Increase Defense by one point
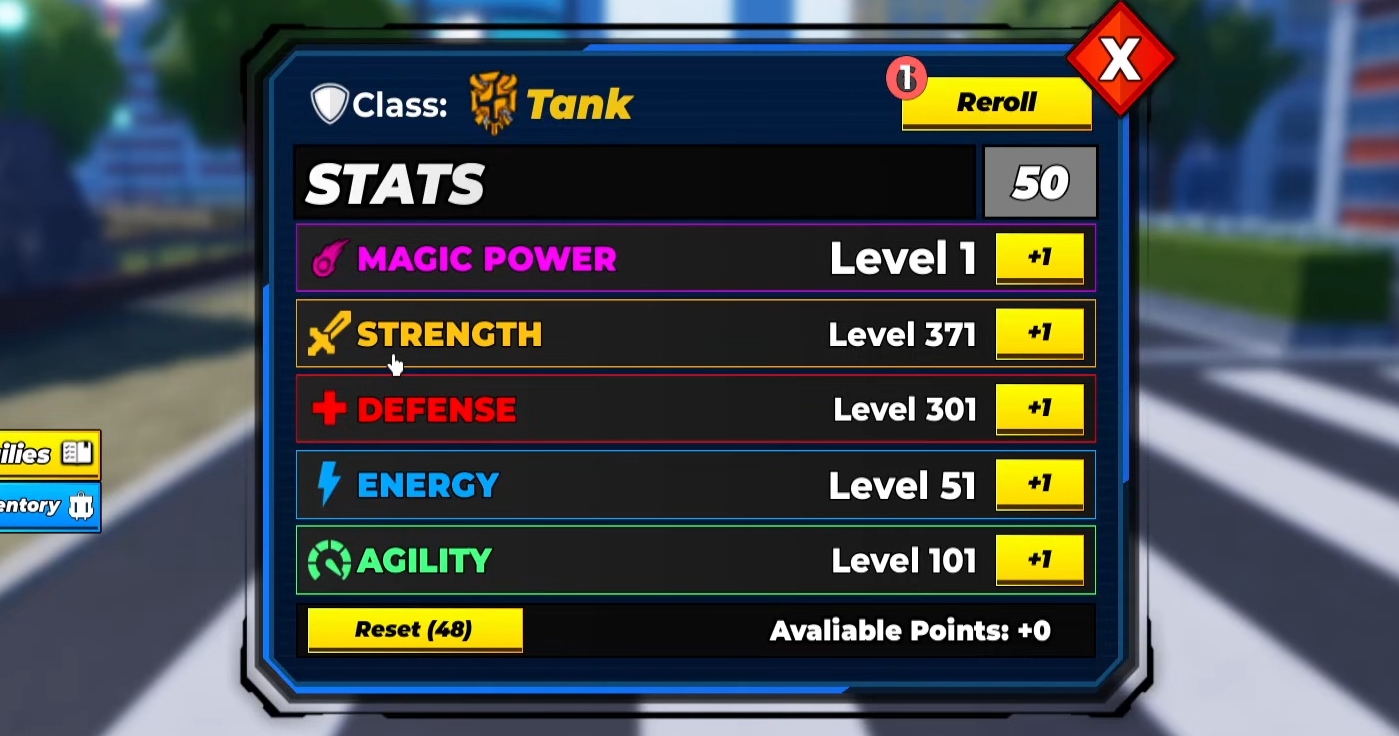This screenshot has width=1399, height=736. [x=1039, y=409]
